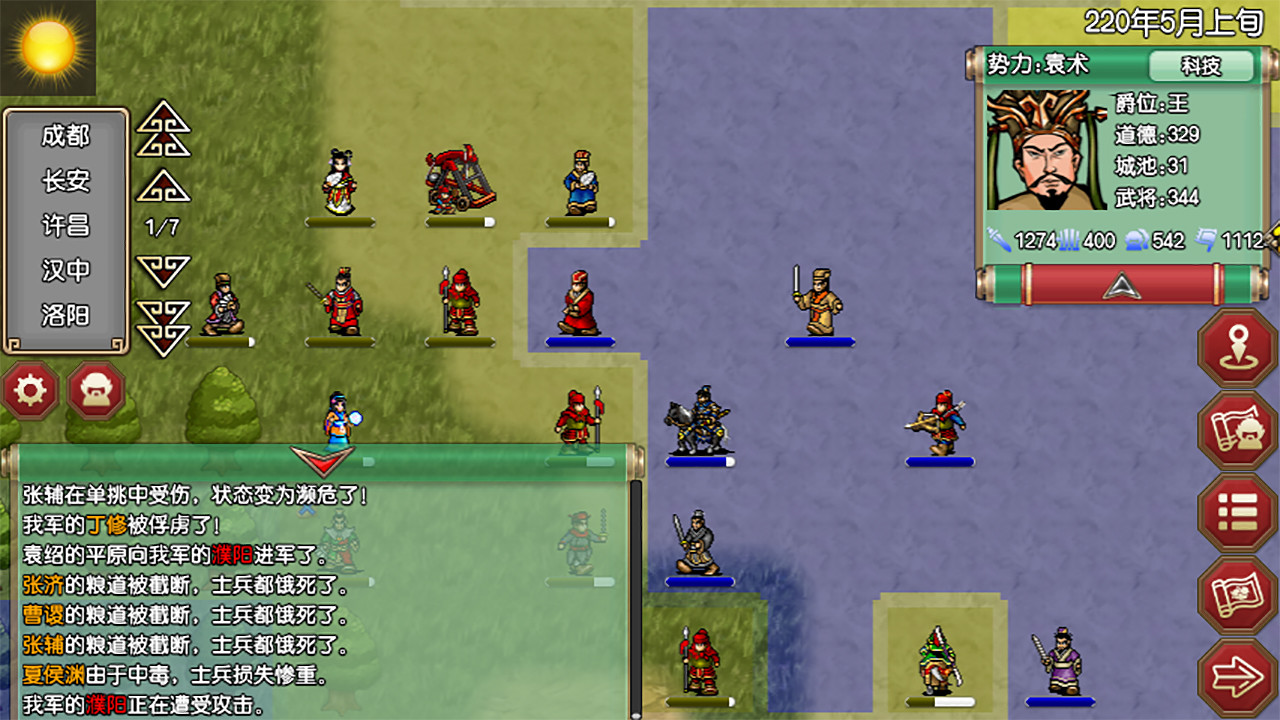Switch to the 许昌 city entry
The width and height of the screenshot is (1280, 720).
pos(66,225)
